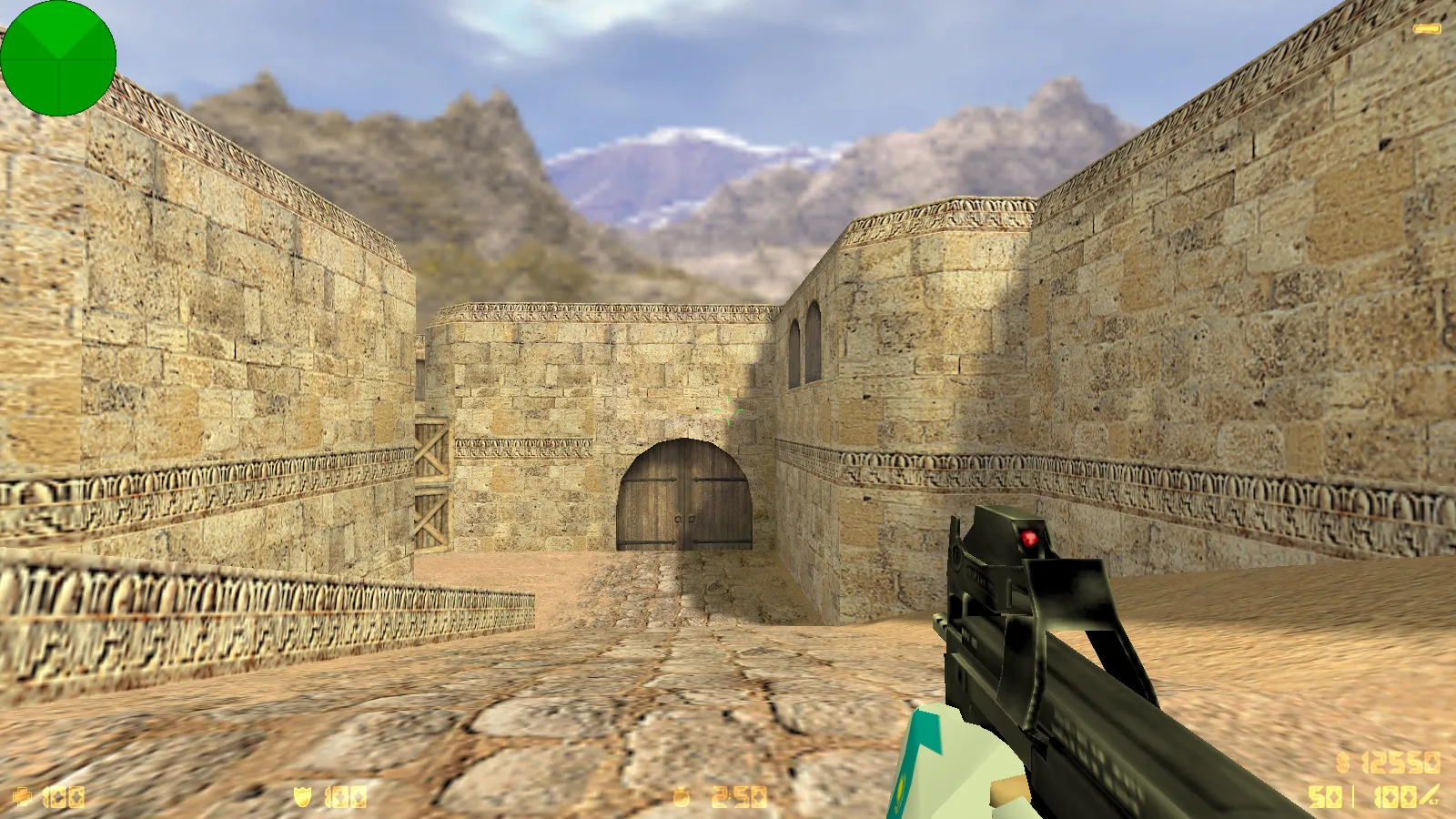Click the green radar display
This screenshot has height=819, width=1456.
click(59, 59)
